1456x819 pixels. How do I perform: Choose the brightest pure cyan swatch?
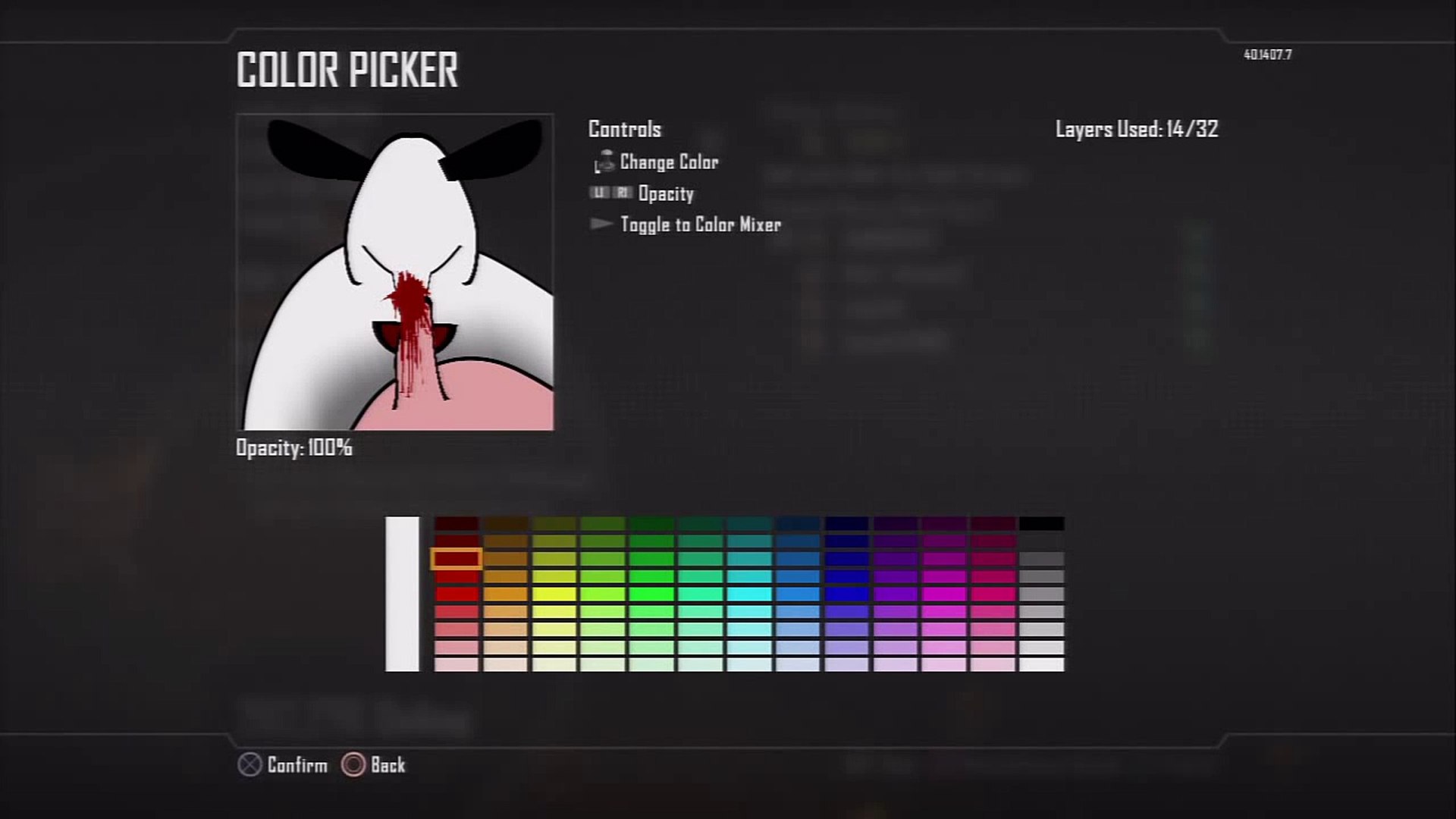coord(749,595)
